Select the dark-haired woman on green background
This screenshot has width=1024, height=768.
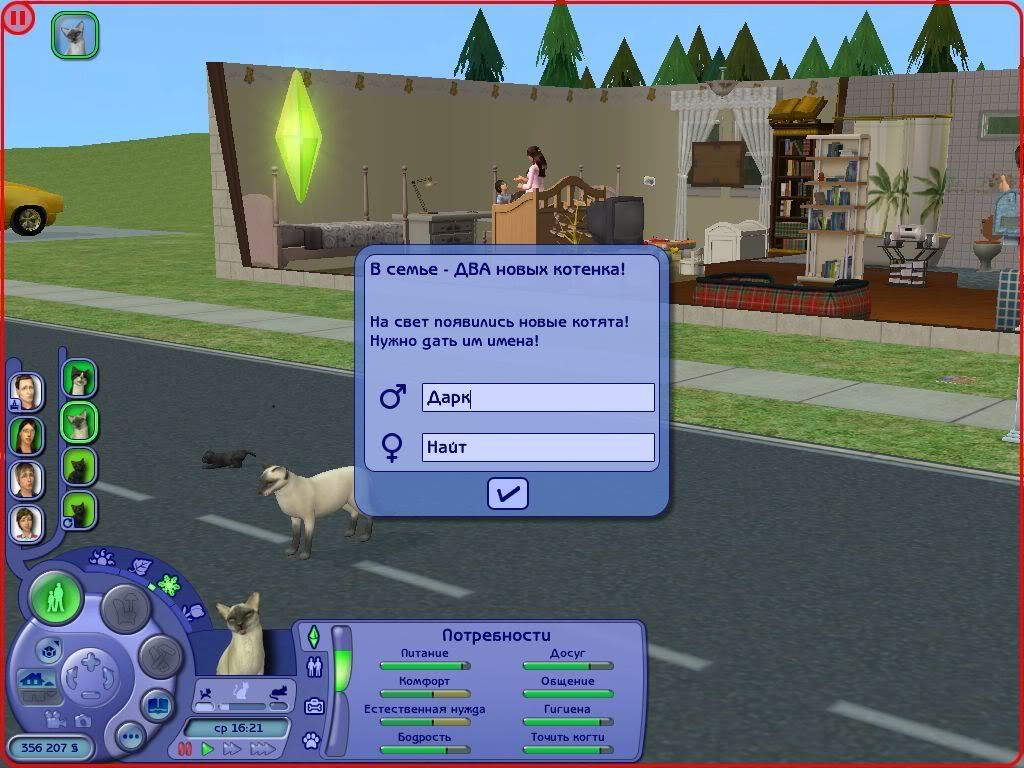click(x=27, y=435)
